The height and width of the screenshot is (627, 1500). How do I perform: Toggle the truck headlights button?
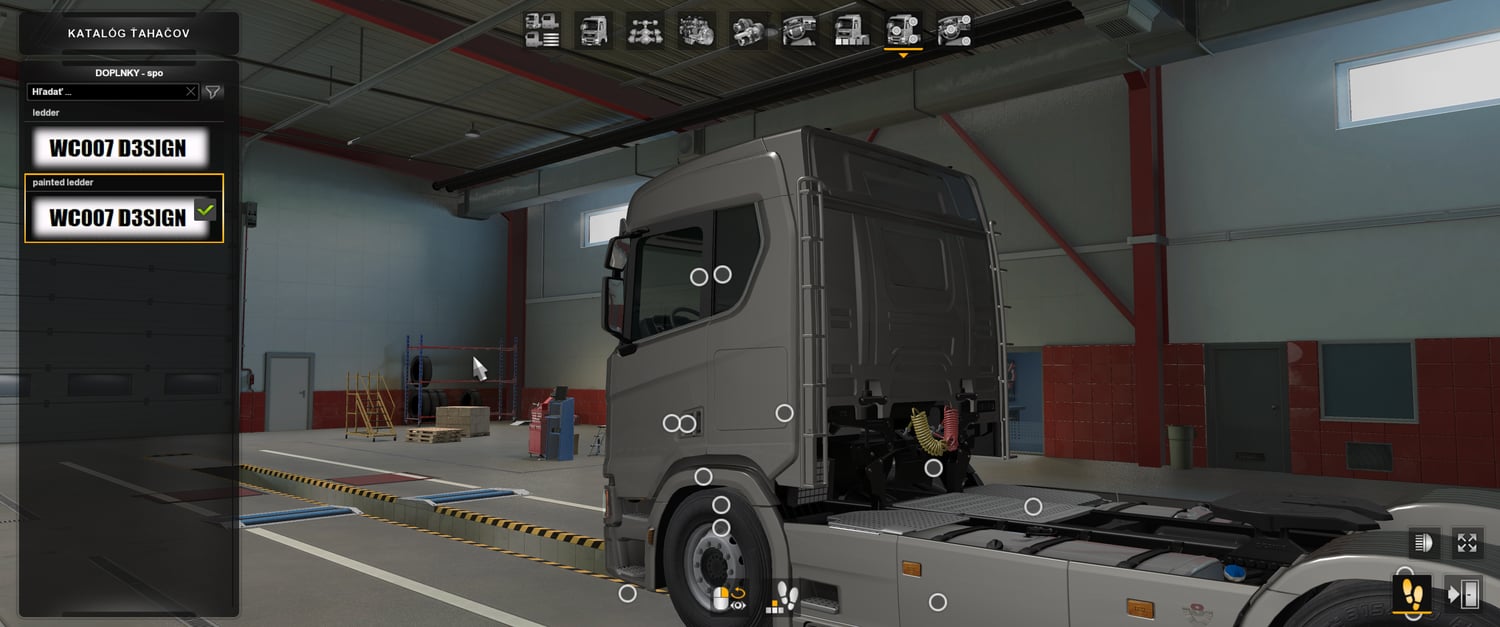tap(1424, 543)
